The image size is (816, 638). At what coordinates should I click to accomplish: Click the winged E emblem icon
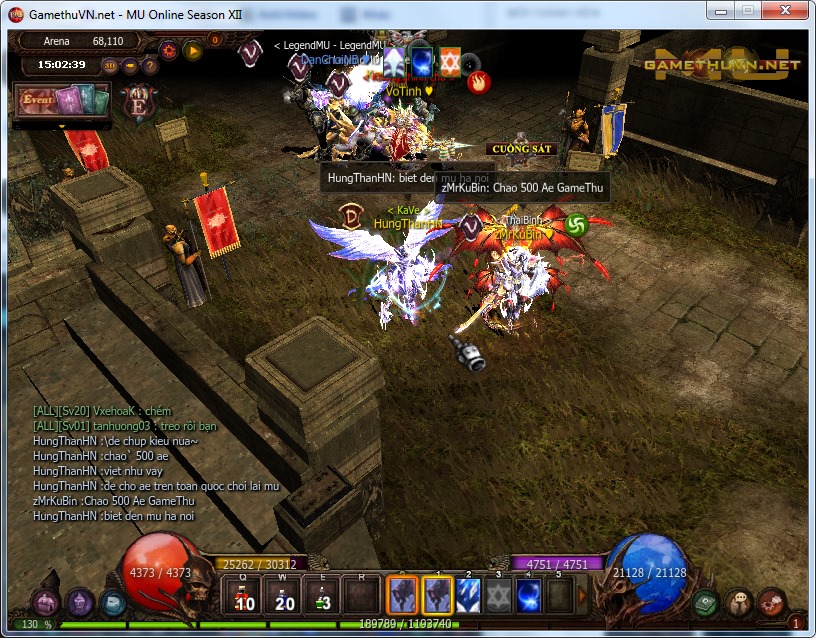[x=137, y=103]
